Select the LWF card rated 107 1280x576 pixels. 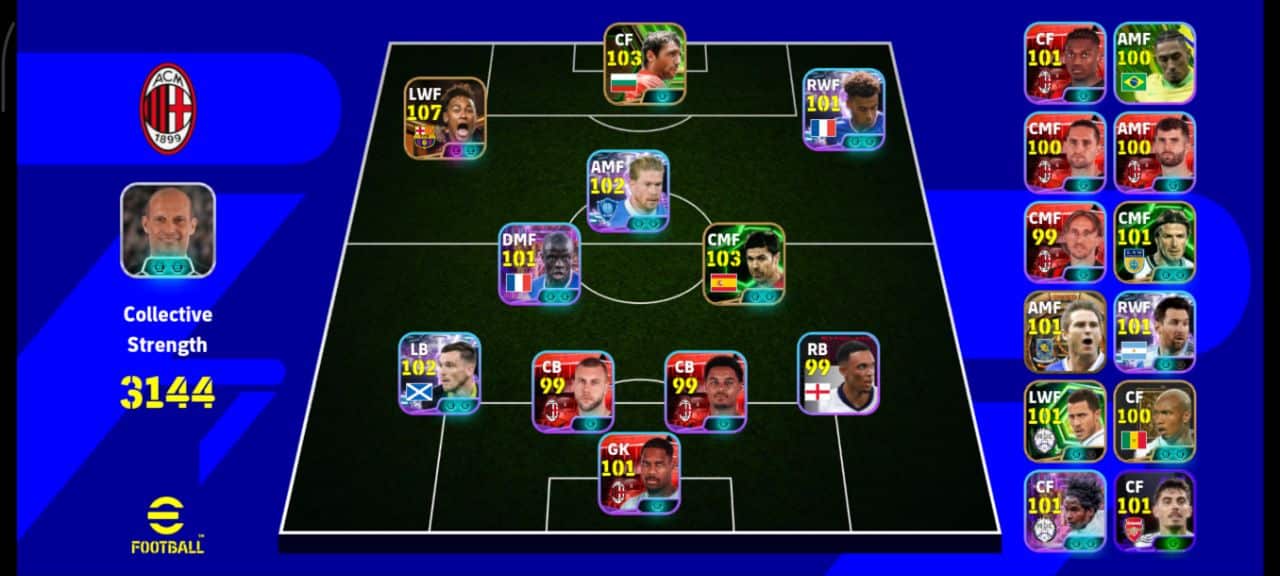[445, 118]
